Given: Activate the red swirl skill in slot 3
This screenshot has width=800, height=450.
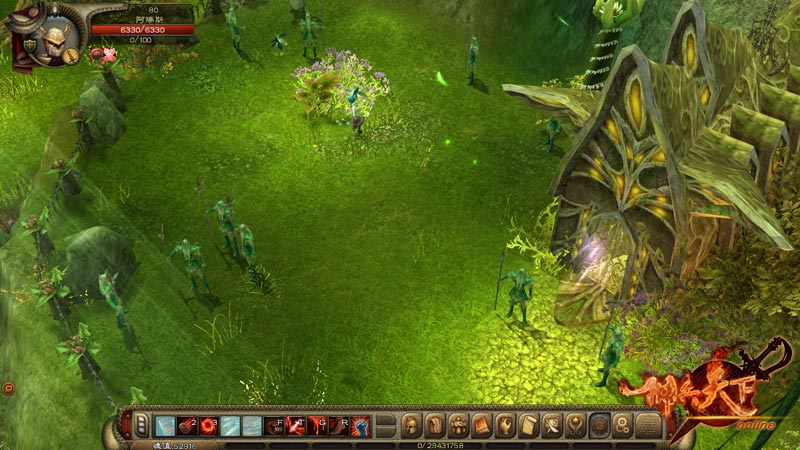Looking at the screenshot, I should click(x=207, y=425).
